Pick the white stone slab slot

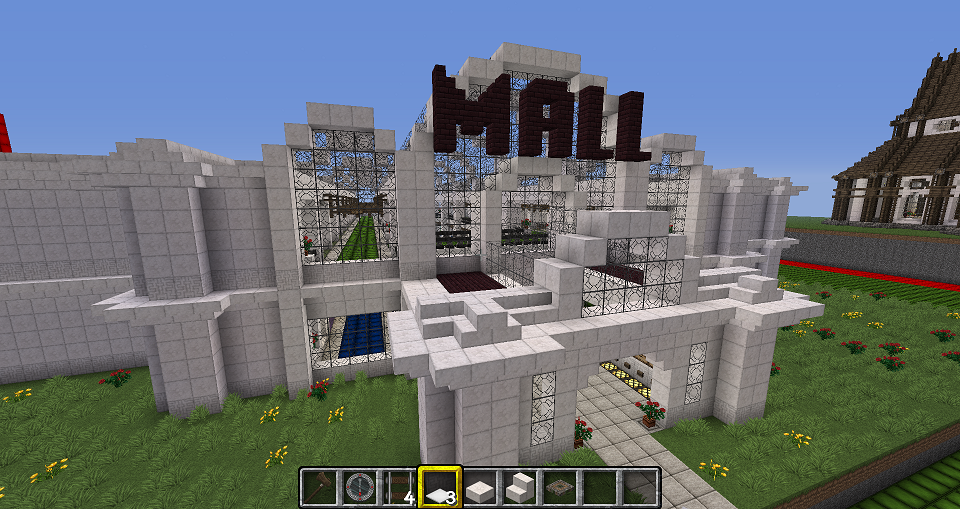click(479, 488)
